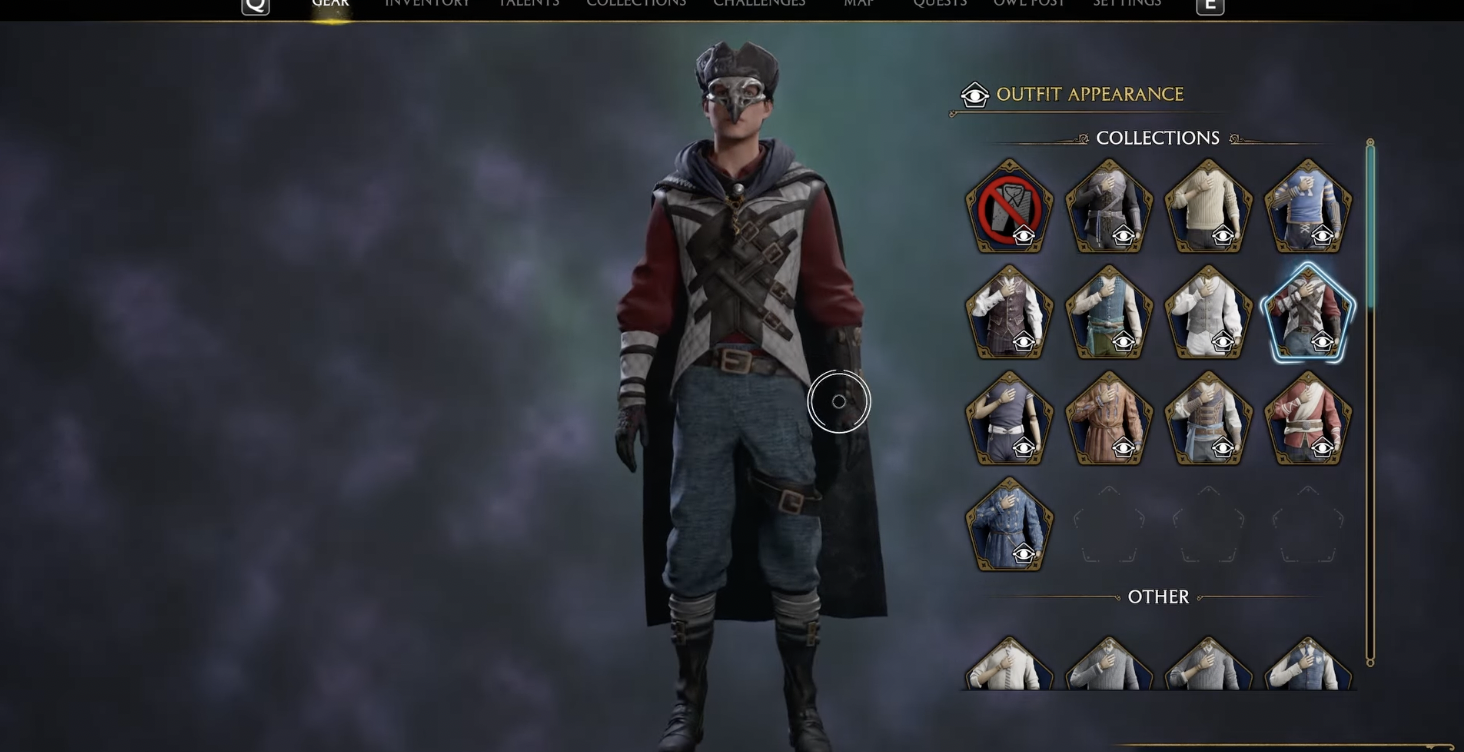The height and width of the screenshot is (752, 1464).
Task: Select the sleeveless navy shirt with white belt
Action: pos(1009,419)
